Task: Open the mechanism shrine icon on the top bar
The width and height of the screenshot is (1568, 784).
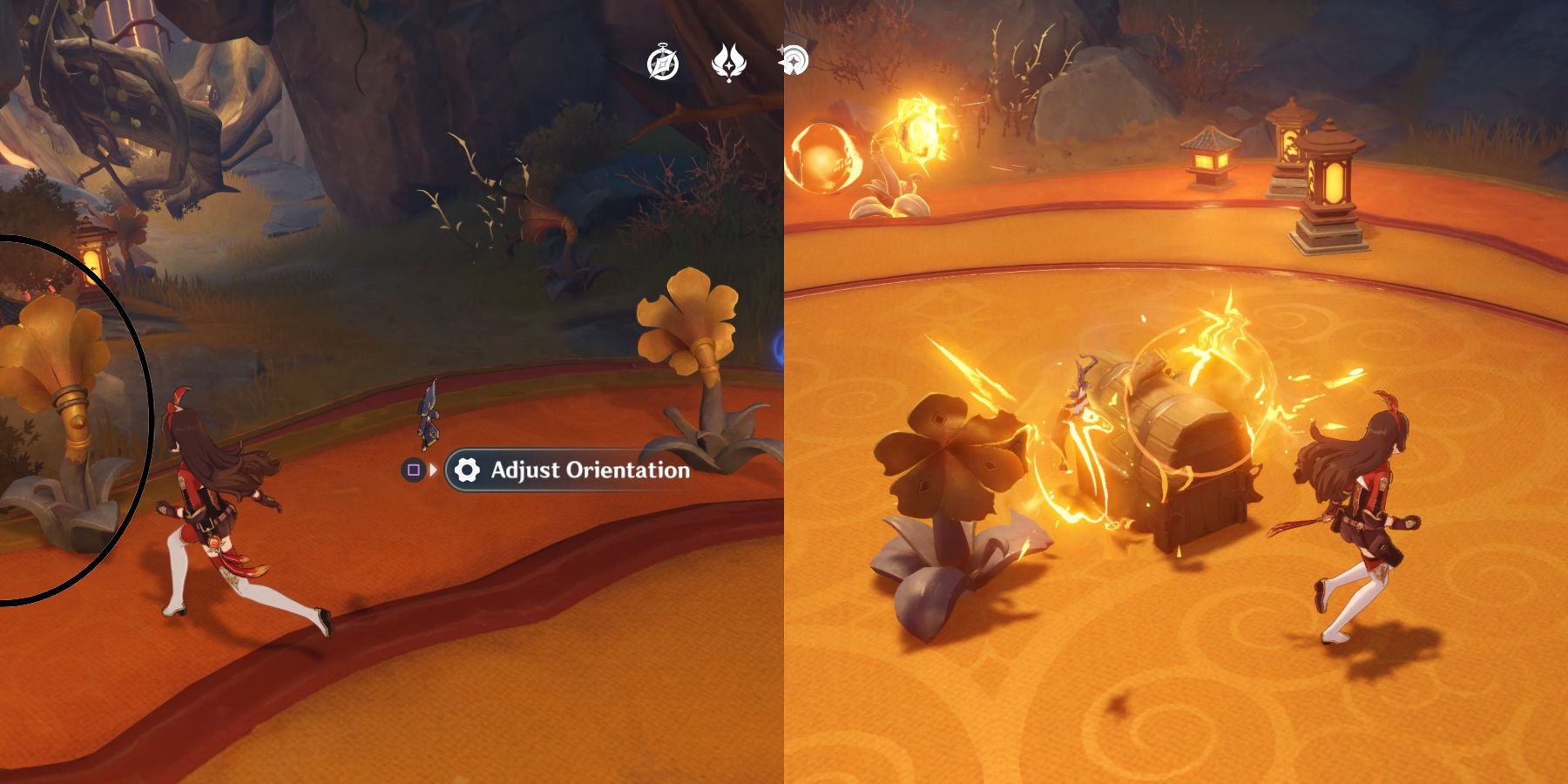Action: coord(794,59)
